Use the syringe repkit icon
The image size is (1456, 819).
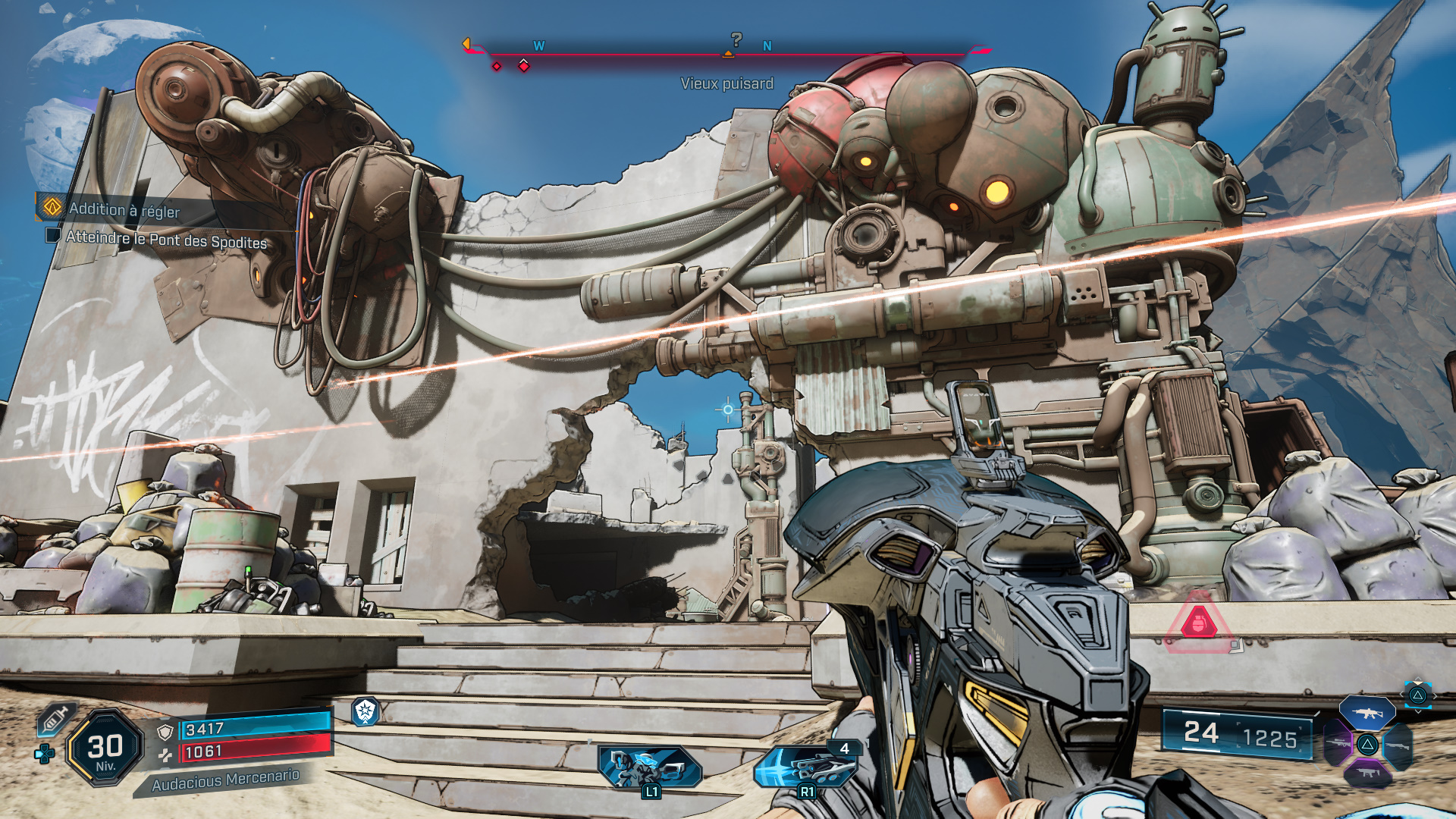(55, 718)
